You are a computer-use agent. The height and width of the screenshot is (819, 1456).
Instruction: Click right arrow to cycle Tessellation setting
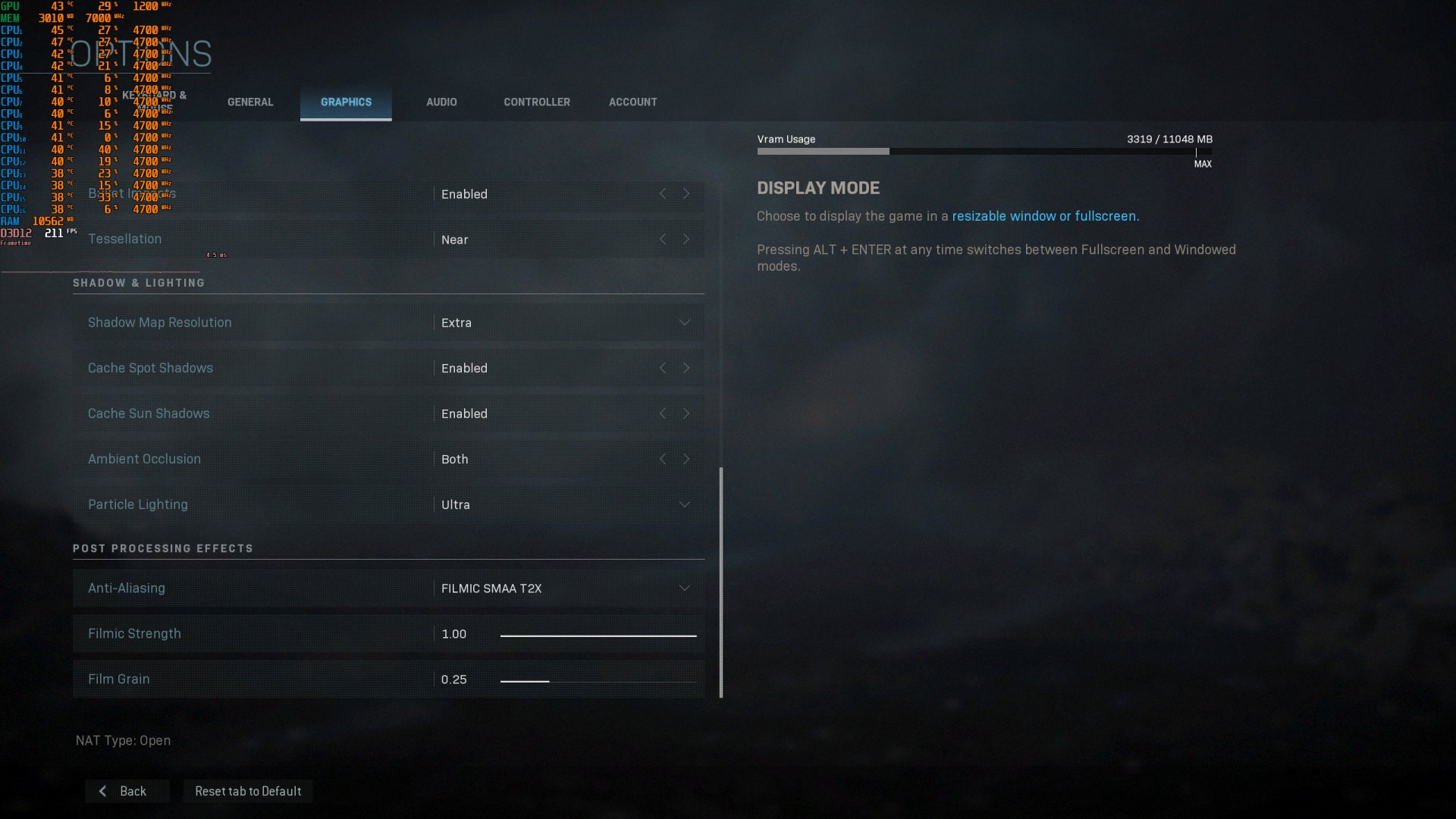pyautogui.click(x=686, y=239)
